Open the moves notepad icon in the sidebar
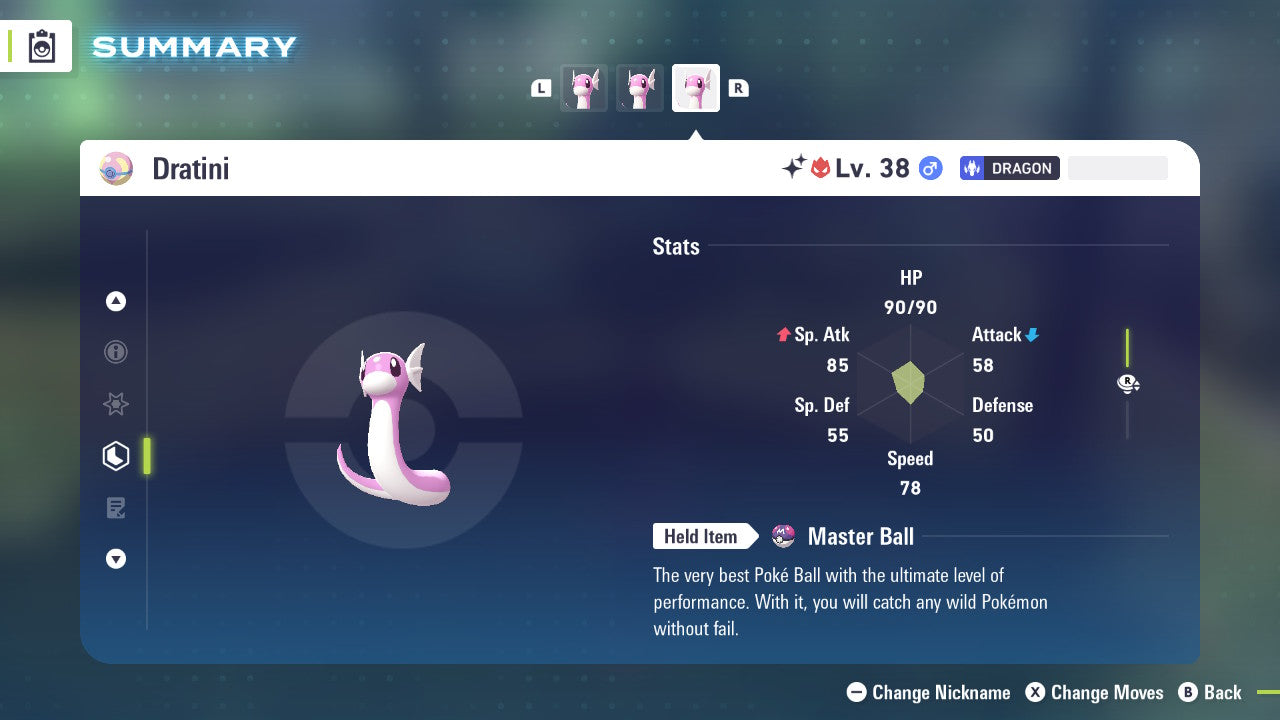The height and width of the screenshot is (720, 1280). tap(115, 507)
